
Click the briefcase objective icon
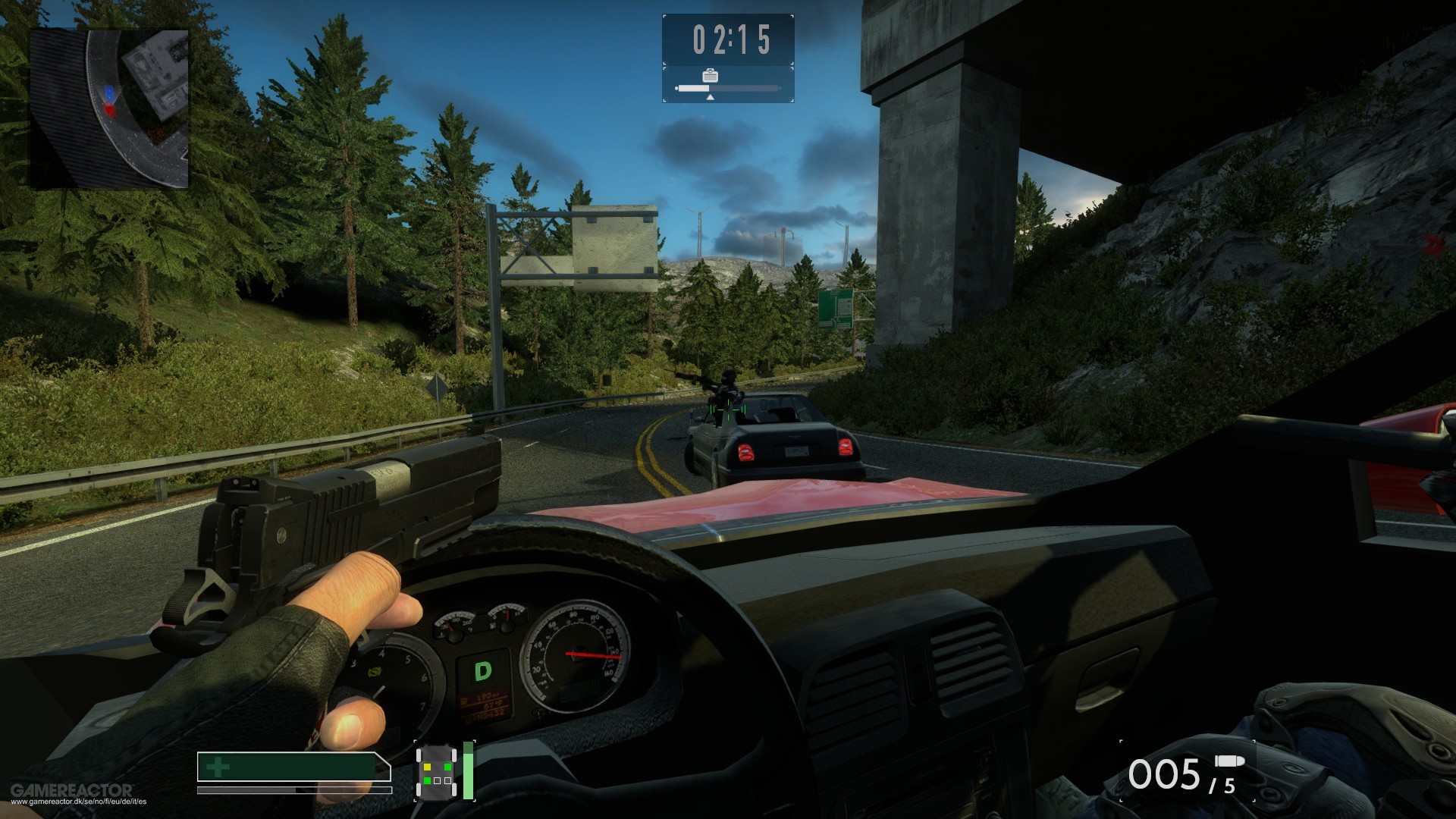(711, 77)
